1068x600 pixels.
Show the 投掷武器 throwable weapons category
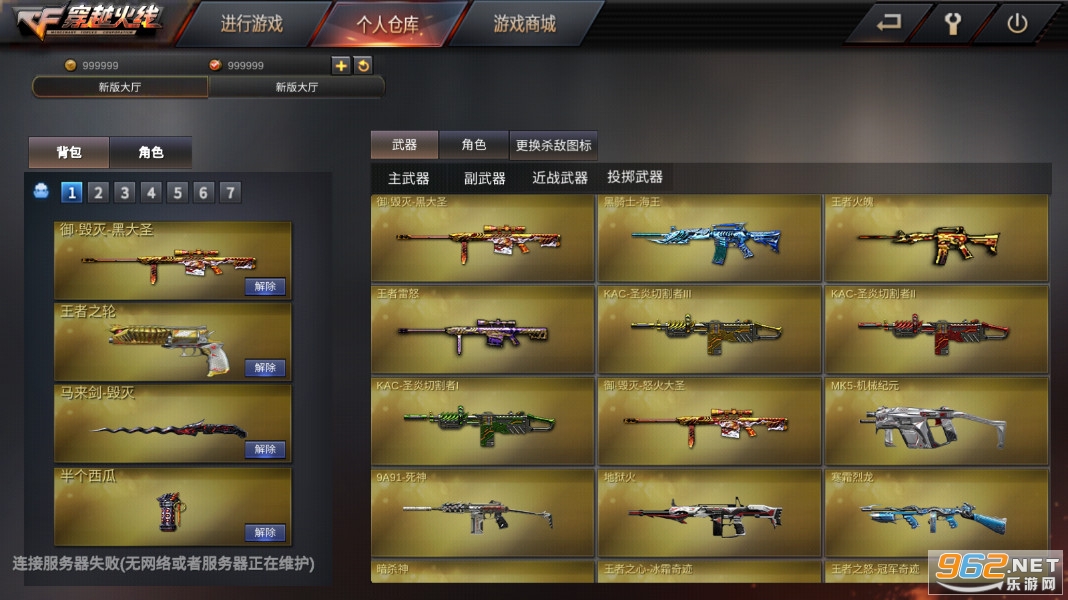click(x=635, y=177)
